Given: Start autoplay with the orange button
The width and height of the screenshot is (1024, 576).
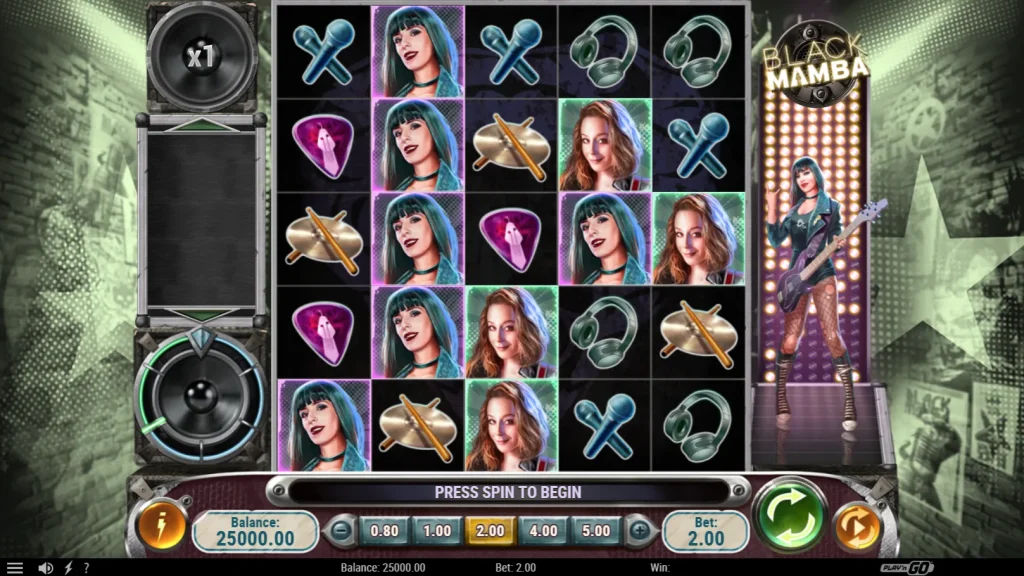Looking at the screenshot, I should pos(856,528).
